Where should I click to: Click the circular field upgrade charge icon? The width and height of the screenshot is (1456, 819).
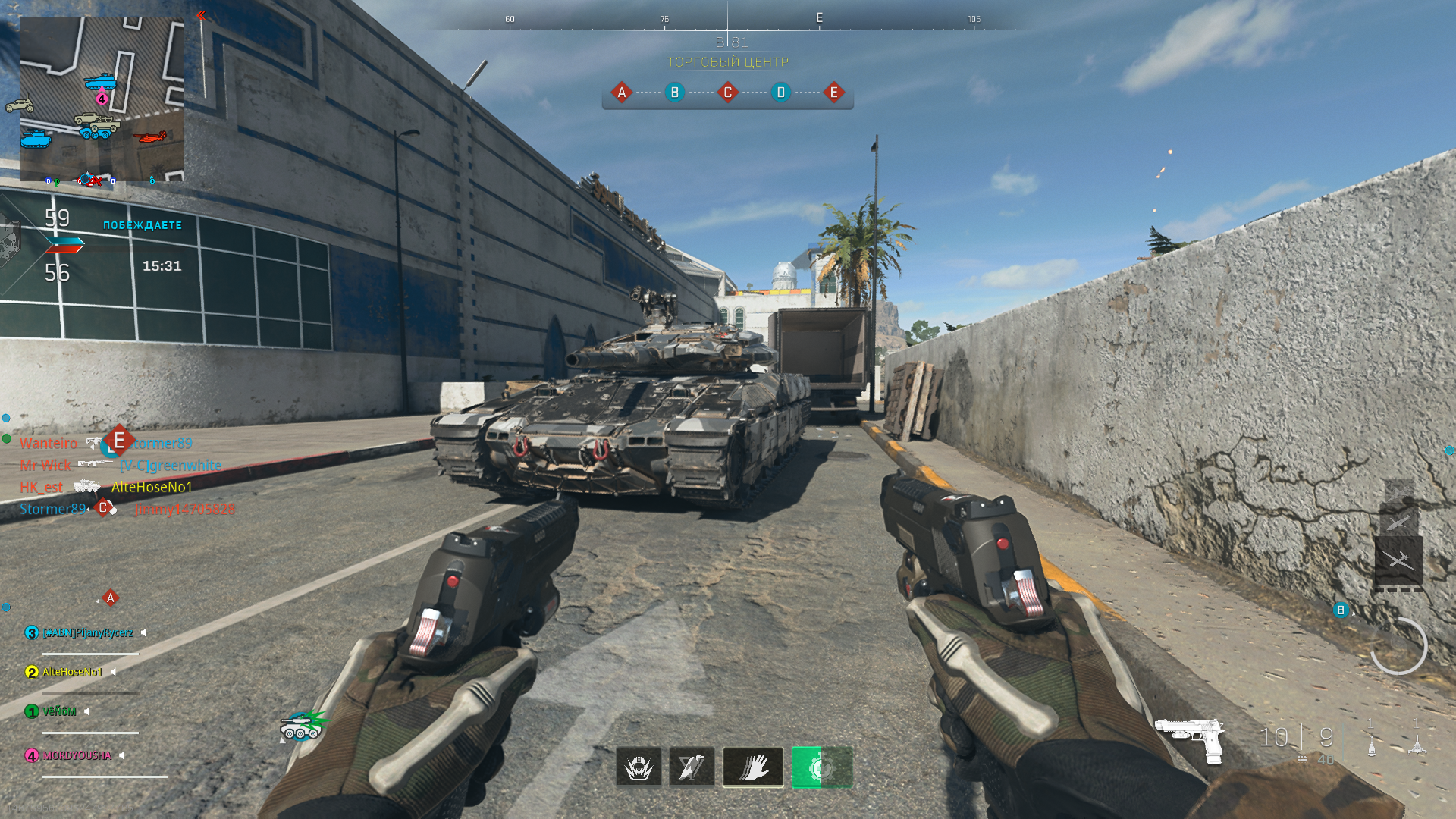point(1398,646)
